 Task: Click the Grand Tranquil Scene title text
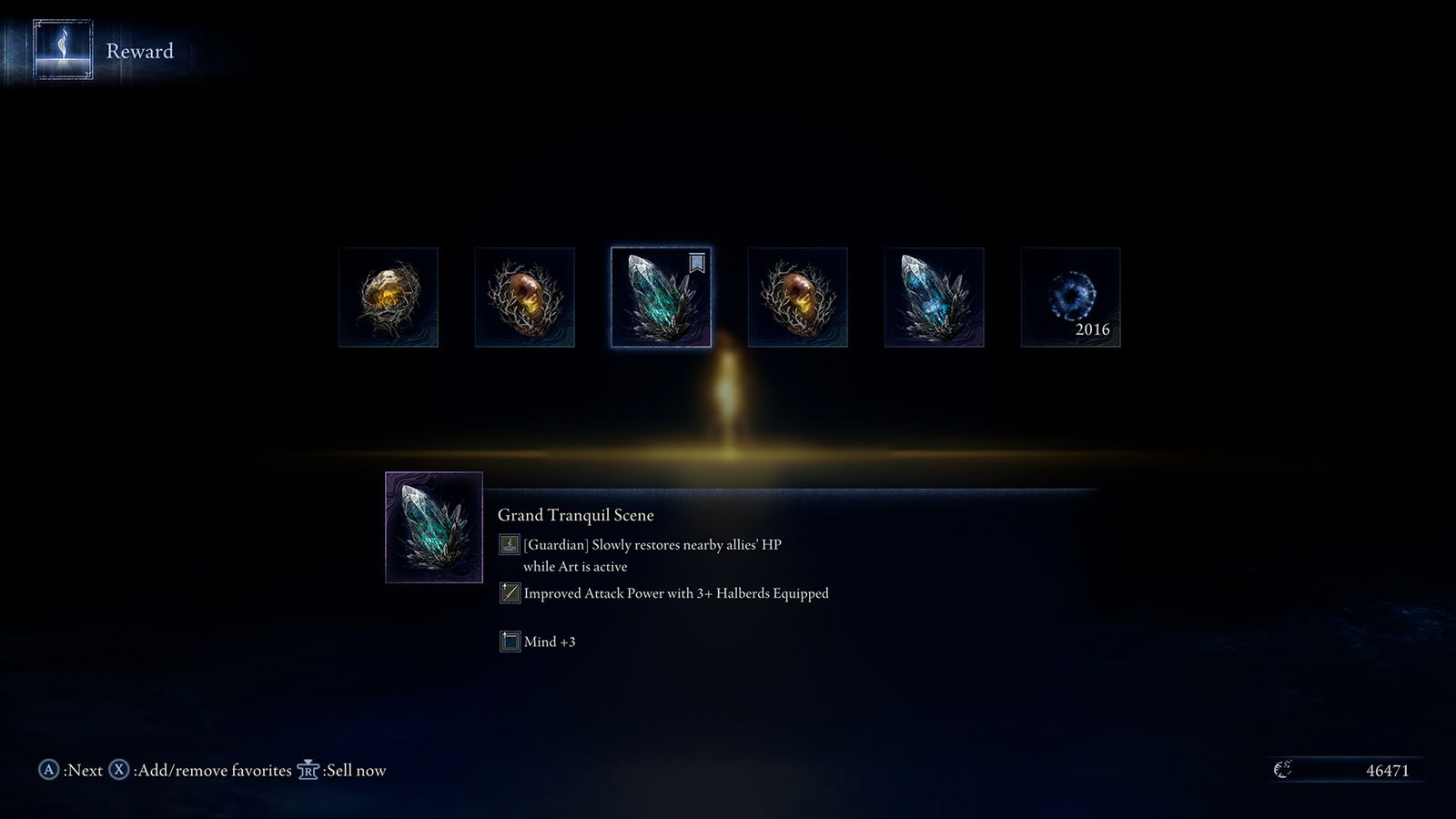coord(575,515)
